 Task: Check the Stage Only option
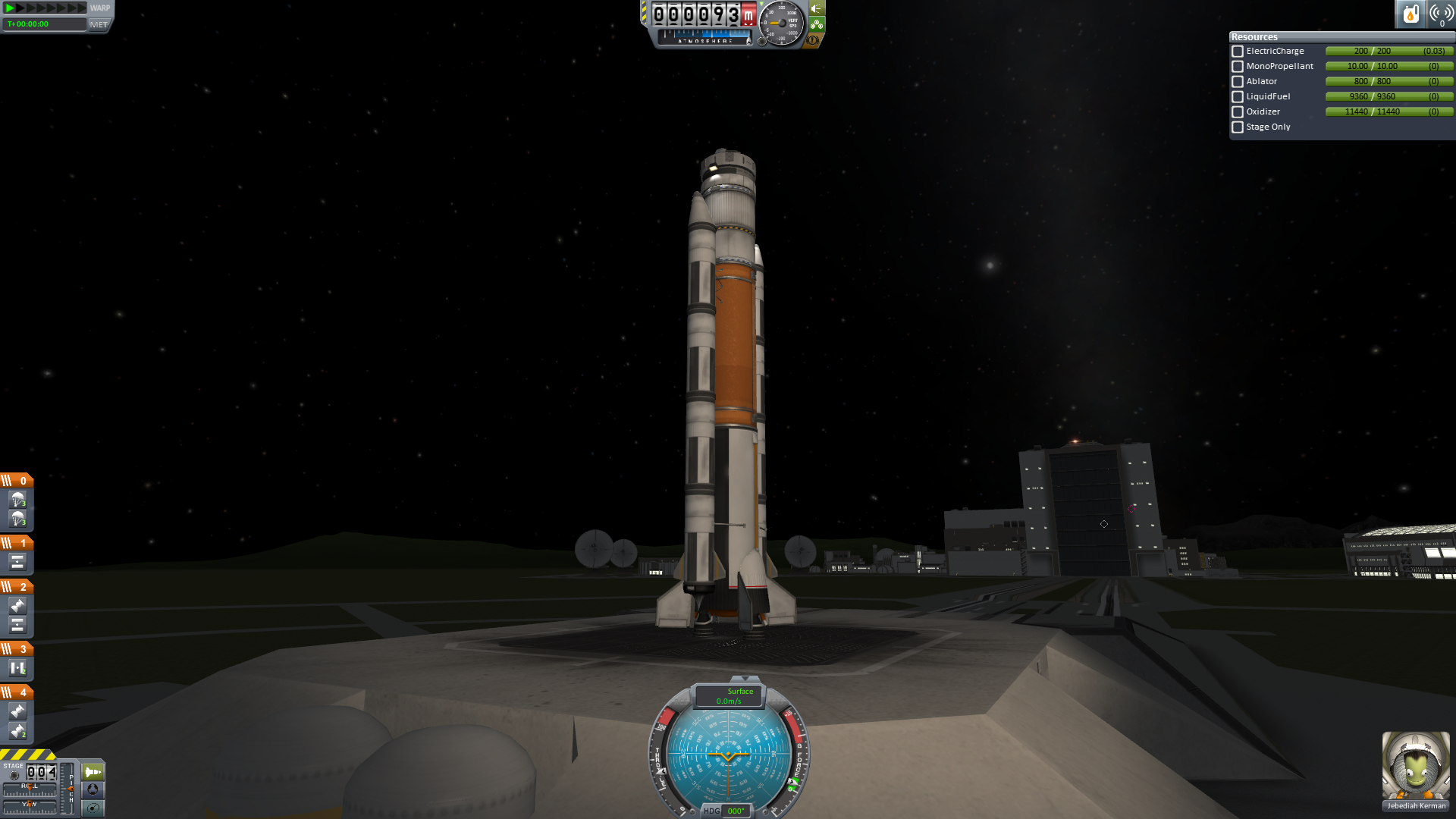click(x=1238, y=127)
